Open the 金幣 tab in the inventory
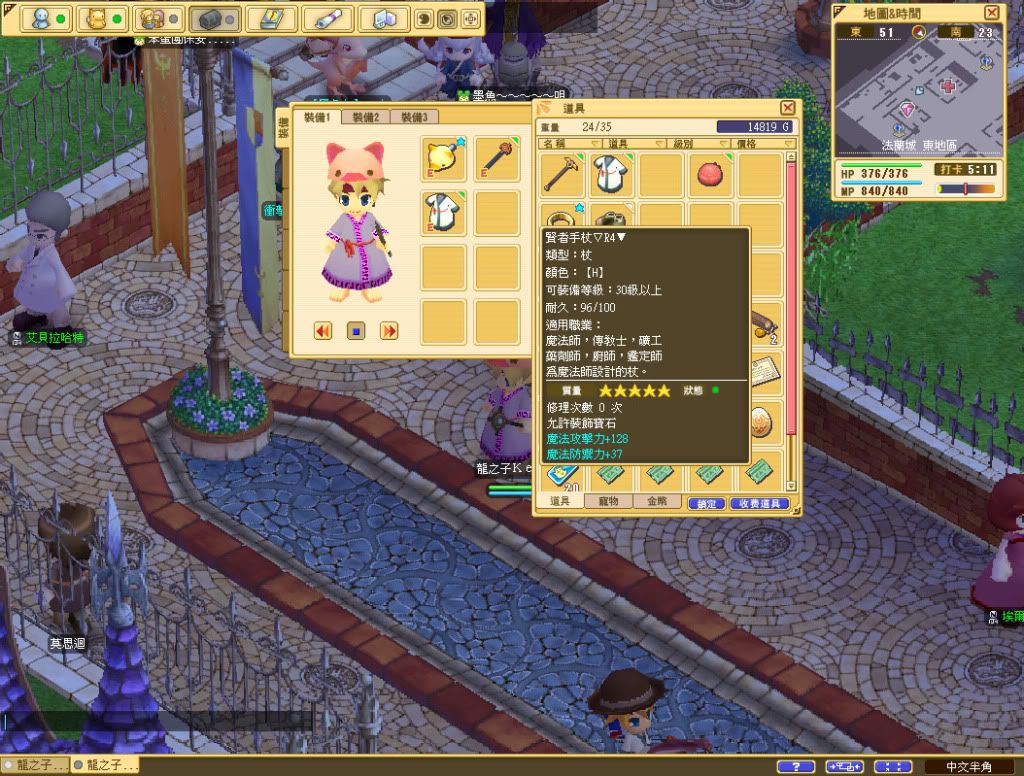This screenshot has height=776, width=1024. tap(657, 501)
